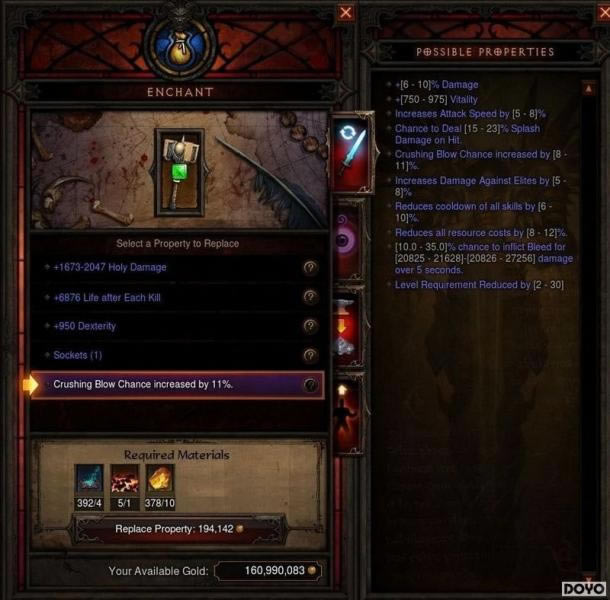Open the anvil with arrow tab
Screen dimensions: 610x600
(348, 330)
